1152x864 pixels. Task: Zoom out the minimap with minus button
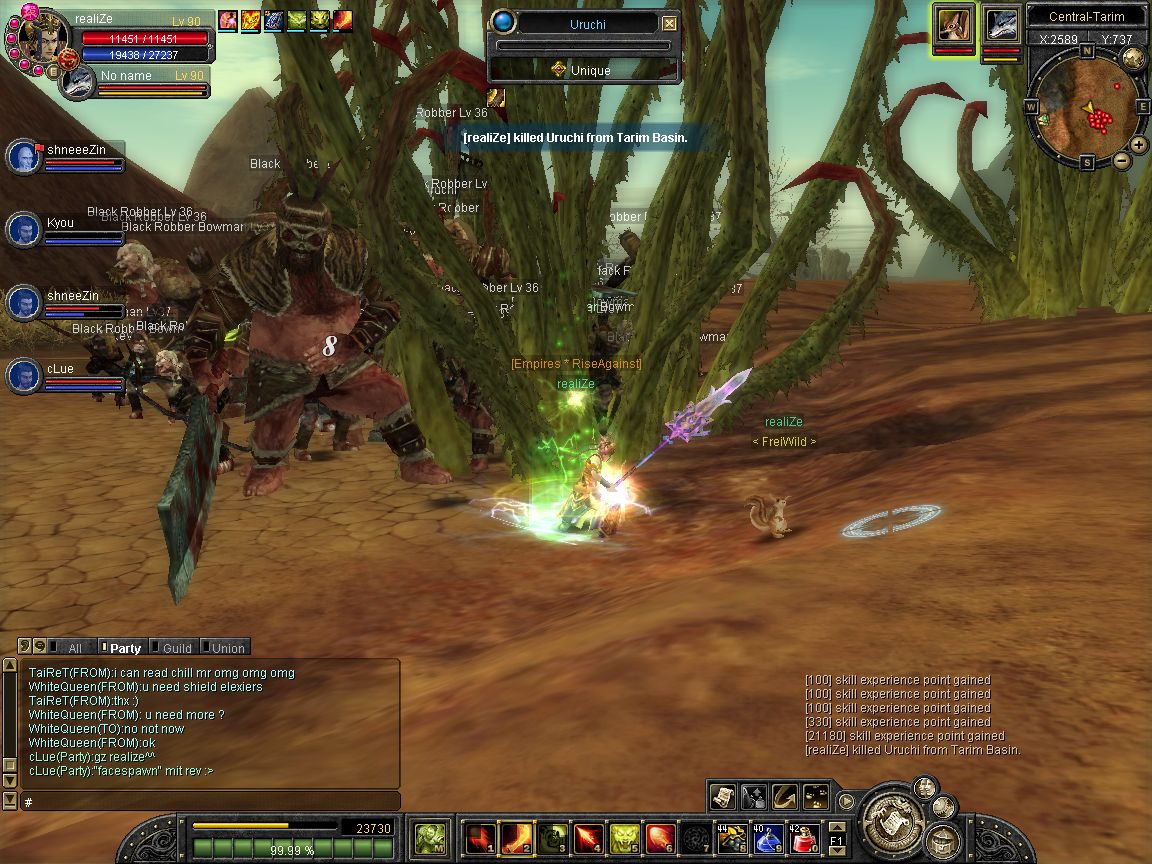[x=1122, y=160]
